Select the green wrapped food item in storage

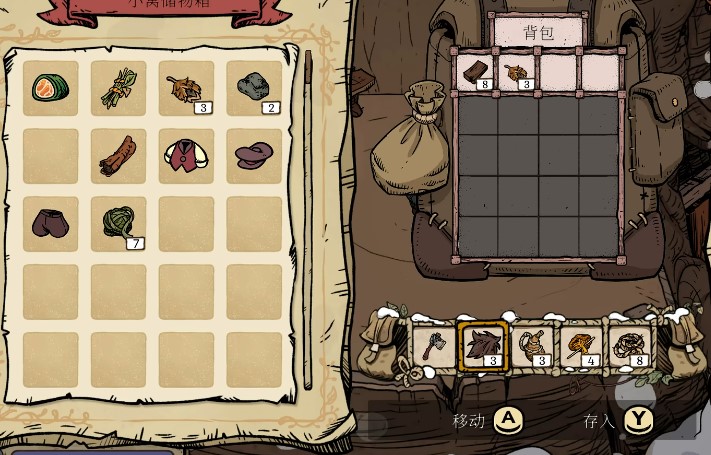[x=50, y=88]
